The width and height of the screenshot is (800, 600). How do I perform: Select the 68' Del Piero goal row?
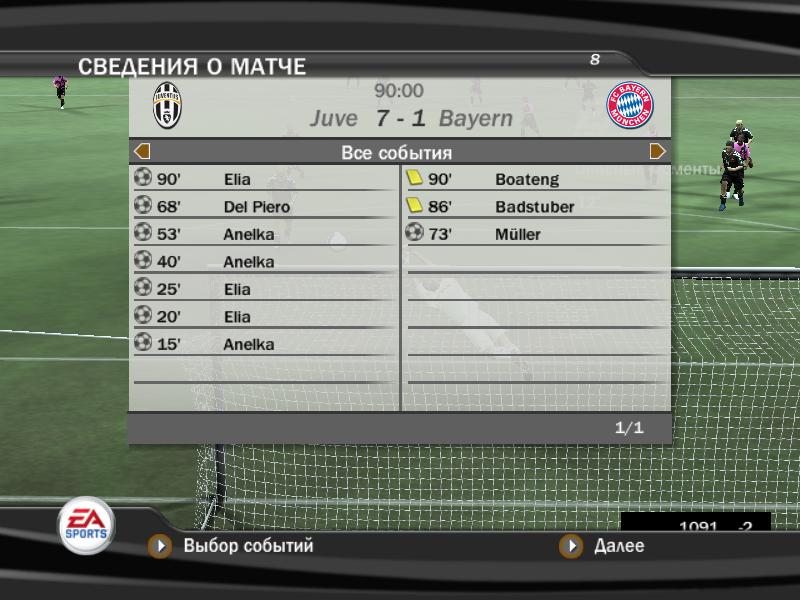pos(264,207)
